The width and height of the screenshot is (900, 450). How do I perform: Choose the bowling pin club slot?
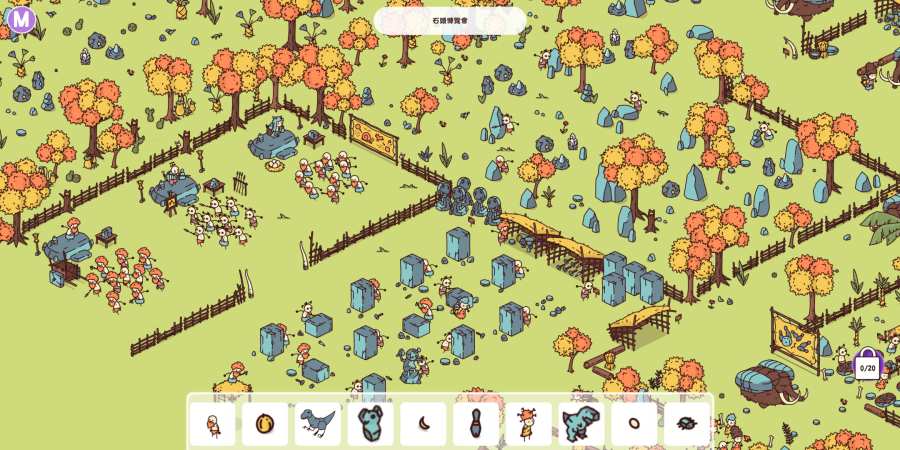pyautogui.click(x=476, y=424)
